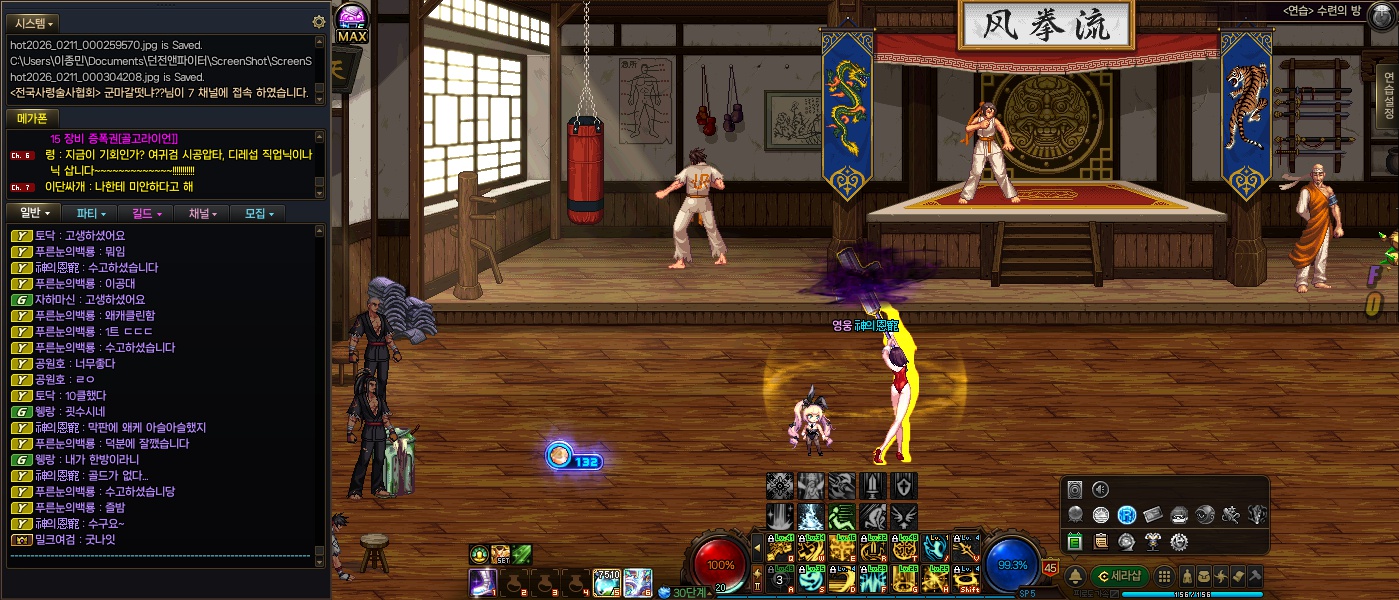Open the 시스템 chat dropdown
The height and width of the screenshot is (600, 1399).
[x=35, y=22]
